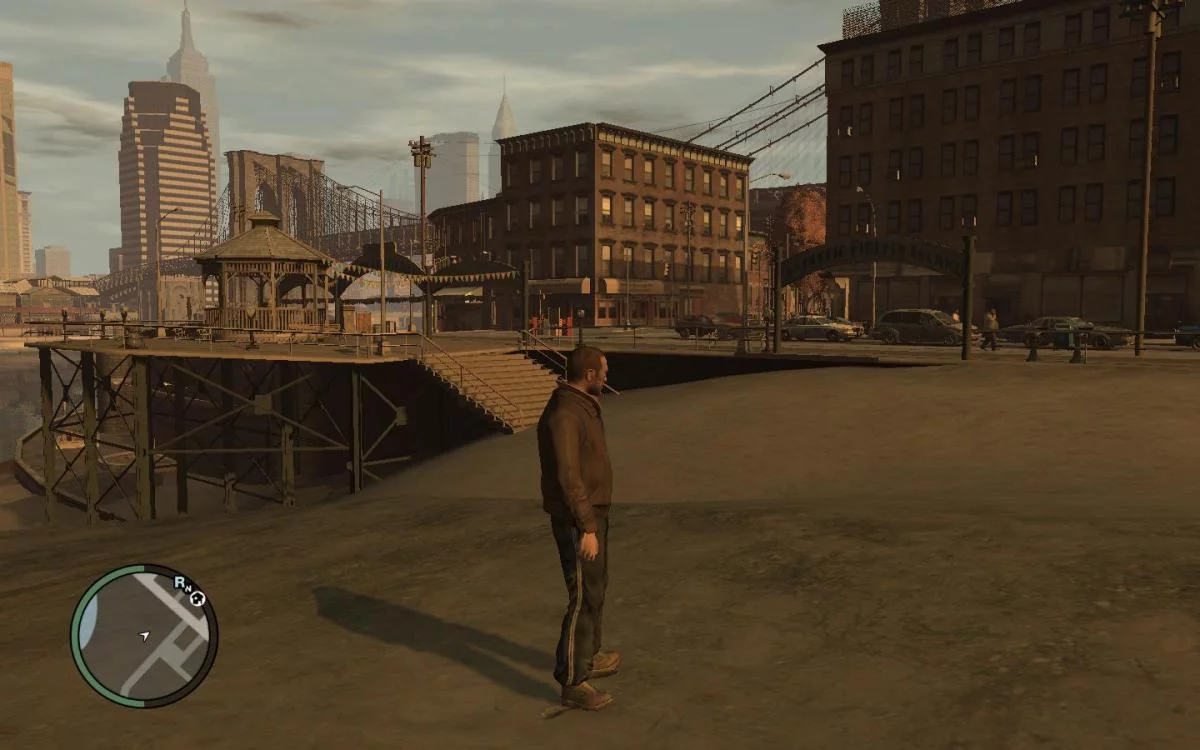The height and width of the screenshot is (750, 1200).
Task: Click the safehouse blip on the radar
Action: click(x=197, y=599)
